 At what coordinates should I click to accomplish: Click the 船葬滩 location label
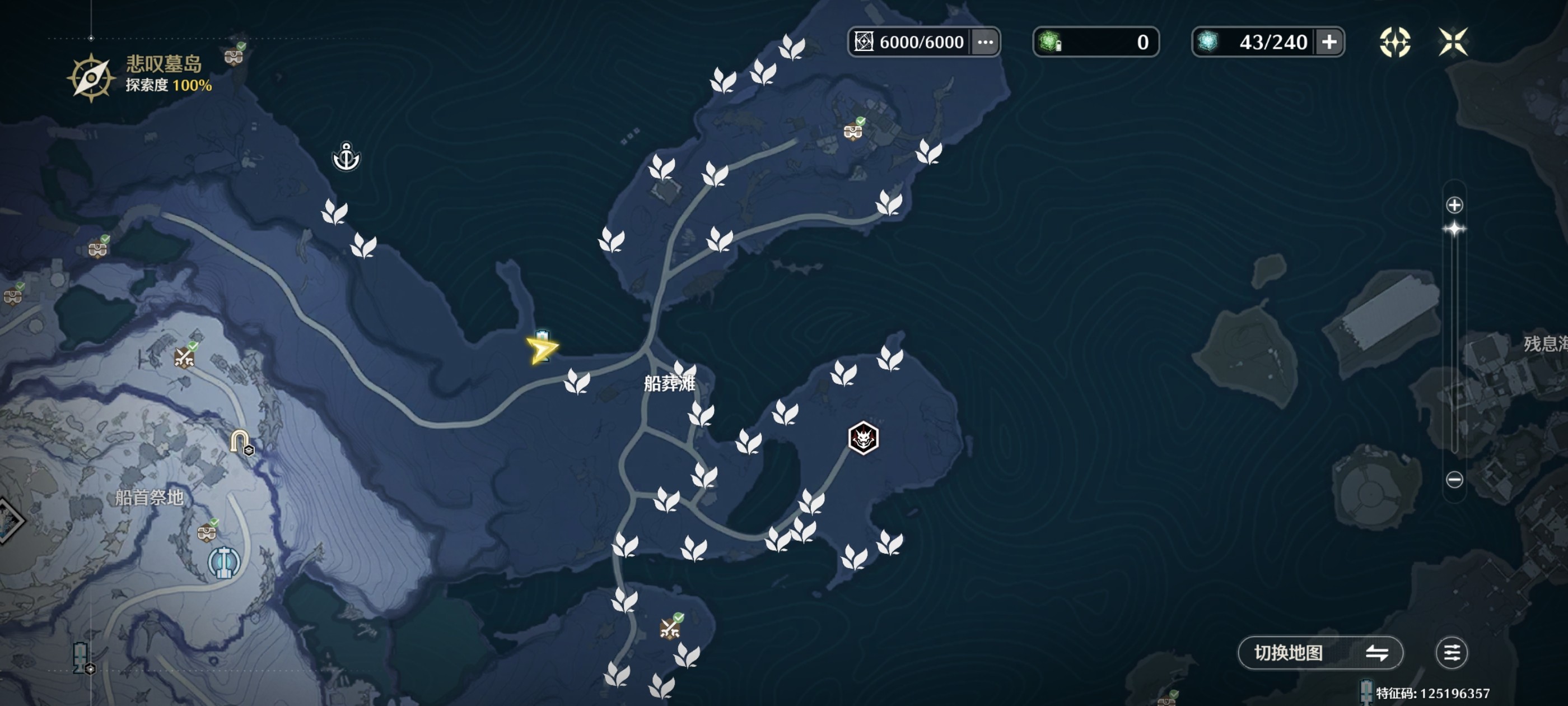(x=669, y=383)
